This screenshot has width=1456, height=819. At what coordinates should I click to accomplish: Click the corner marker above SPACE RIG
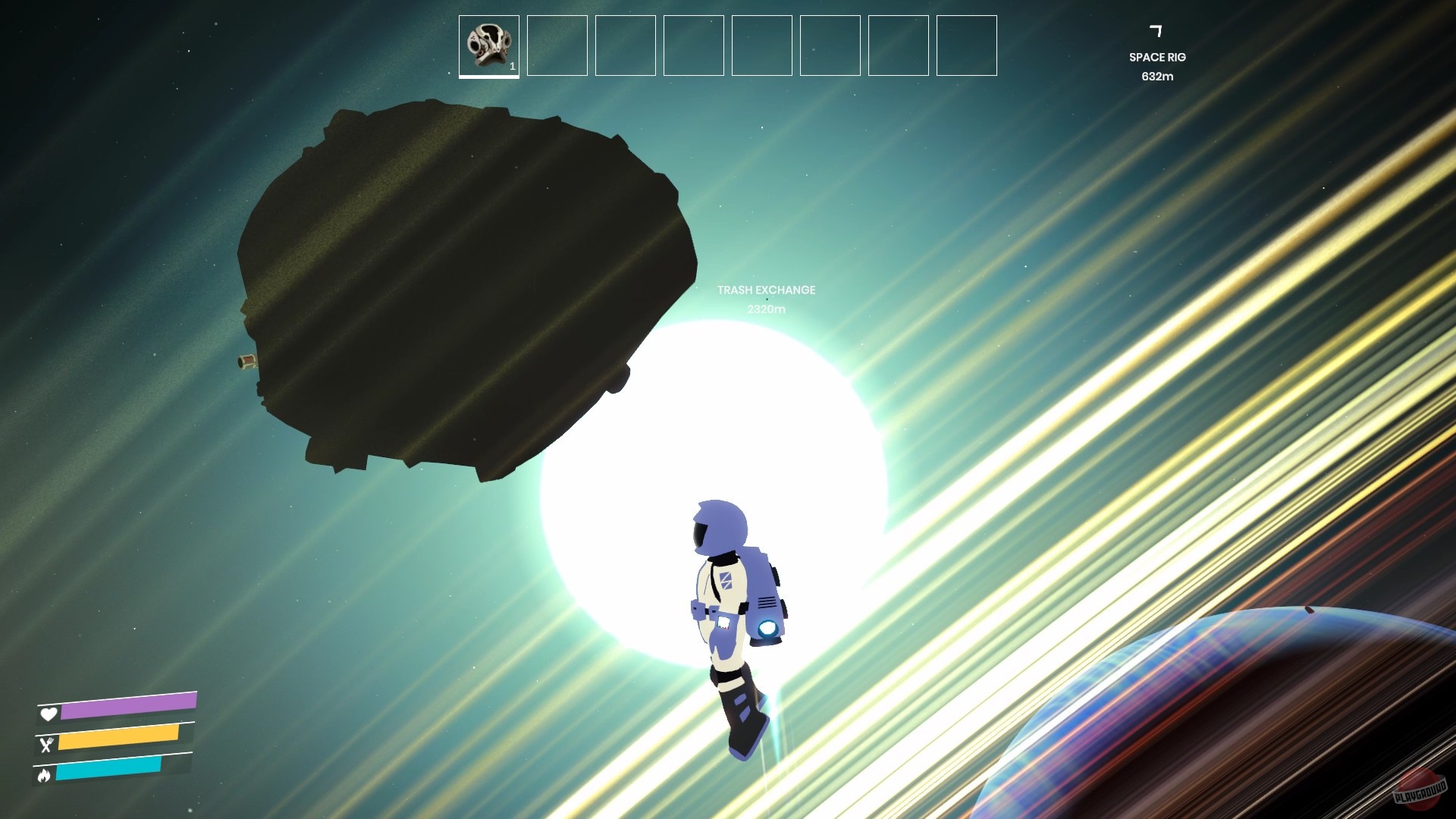(x=1157, y=30)
